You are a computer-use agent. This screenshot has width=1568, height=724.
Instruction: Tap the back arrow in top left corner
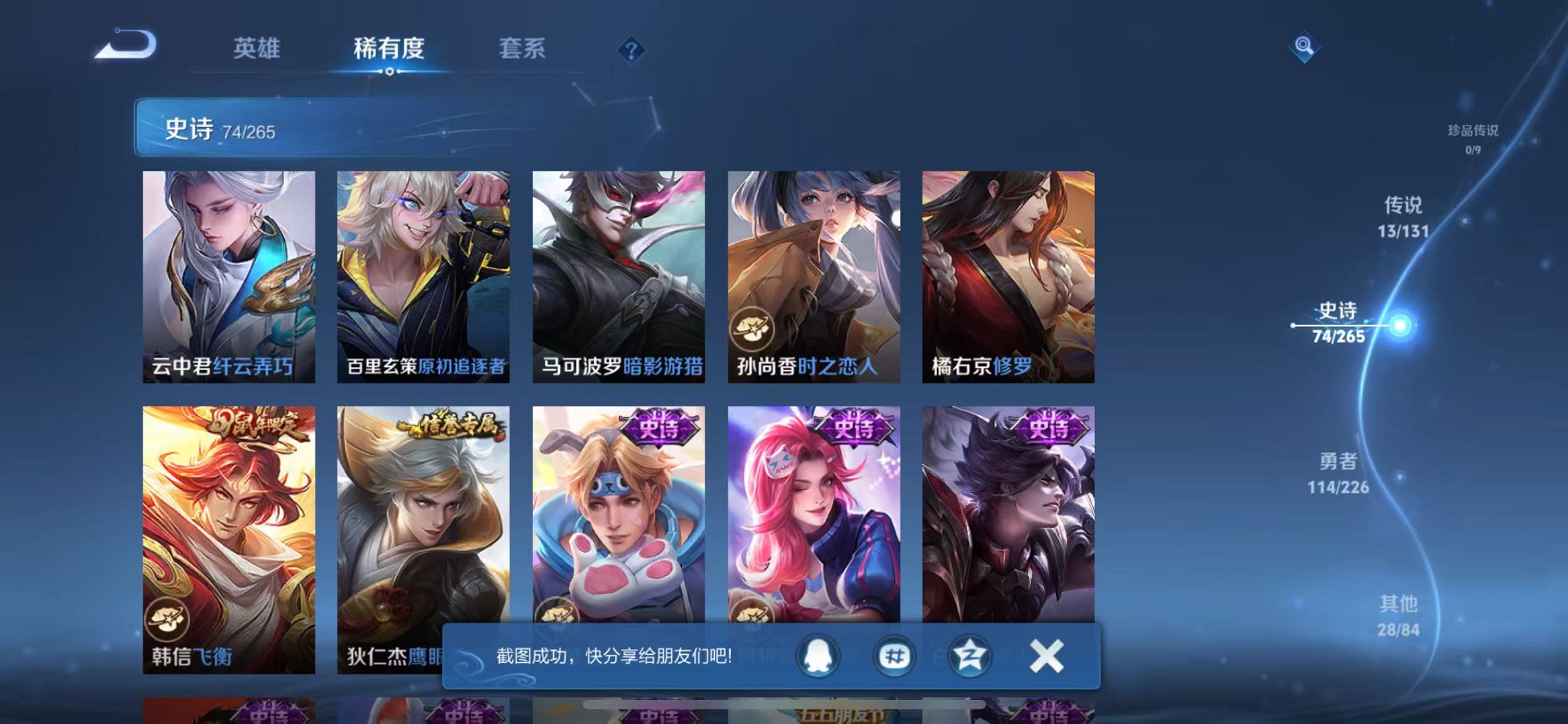[124, 46]
